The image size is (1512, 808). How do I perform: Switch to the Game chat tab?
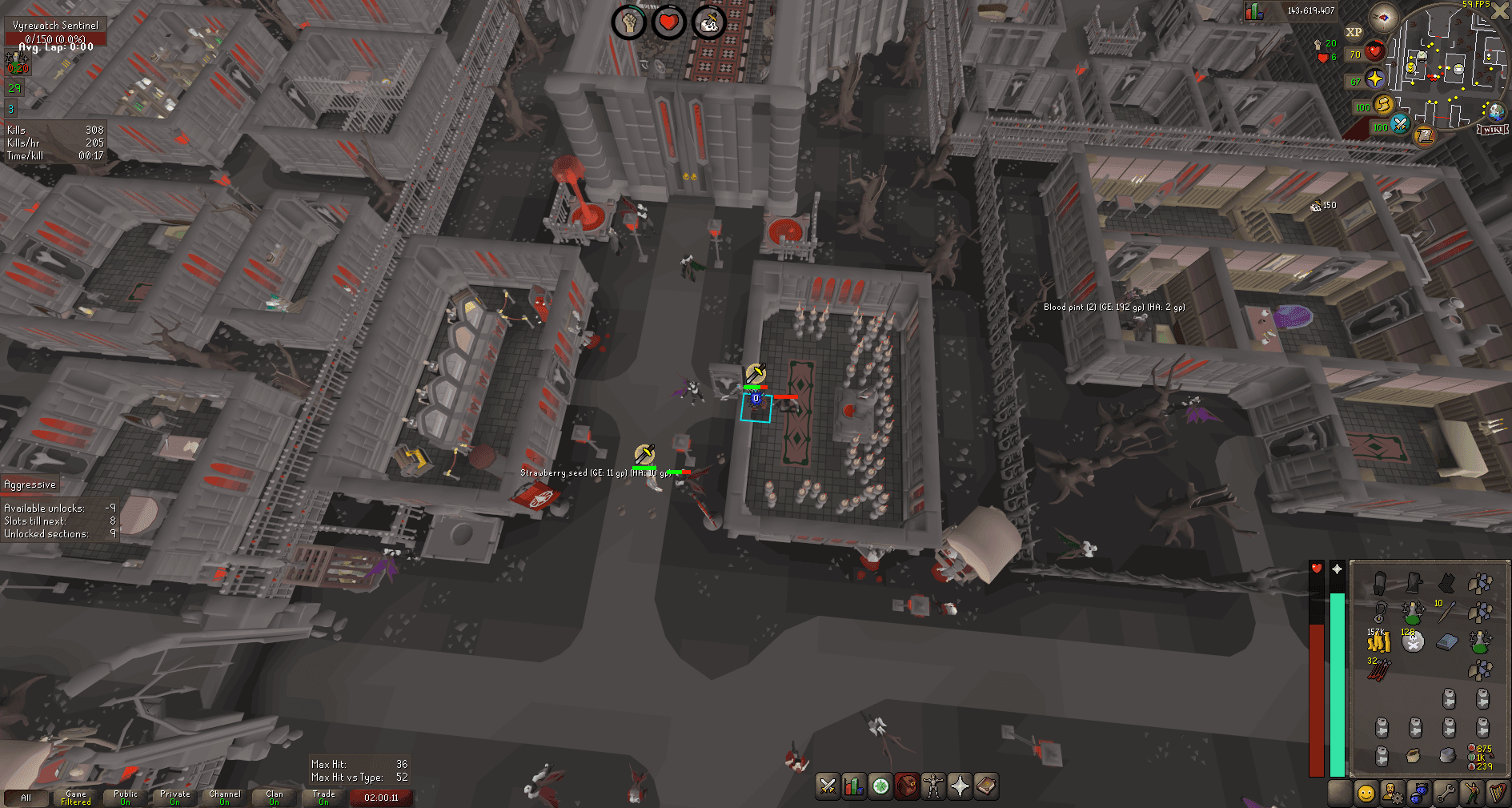point(74,798)
